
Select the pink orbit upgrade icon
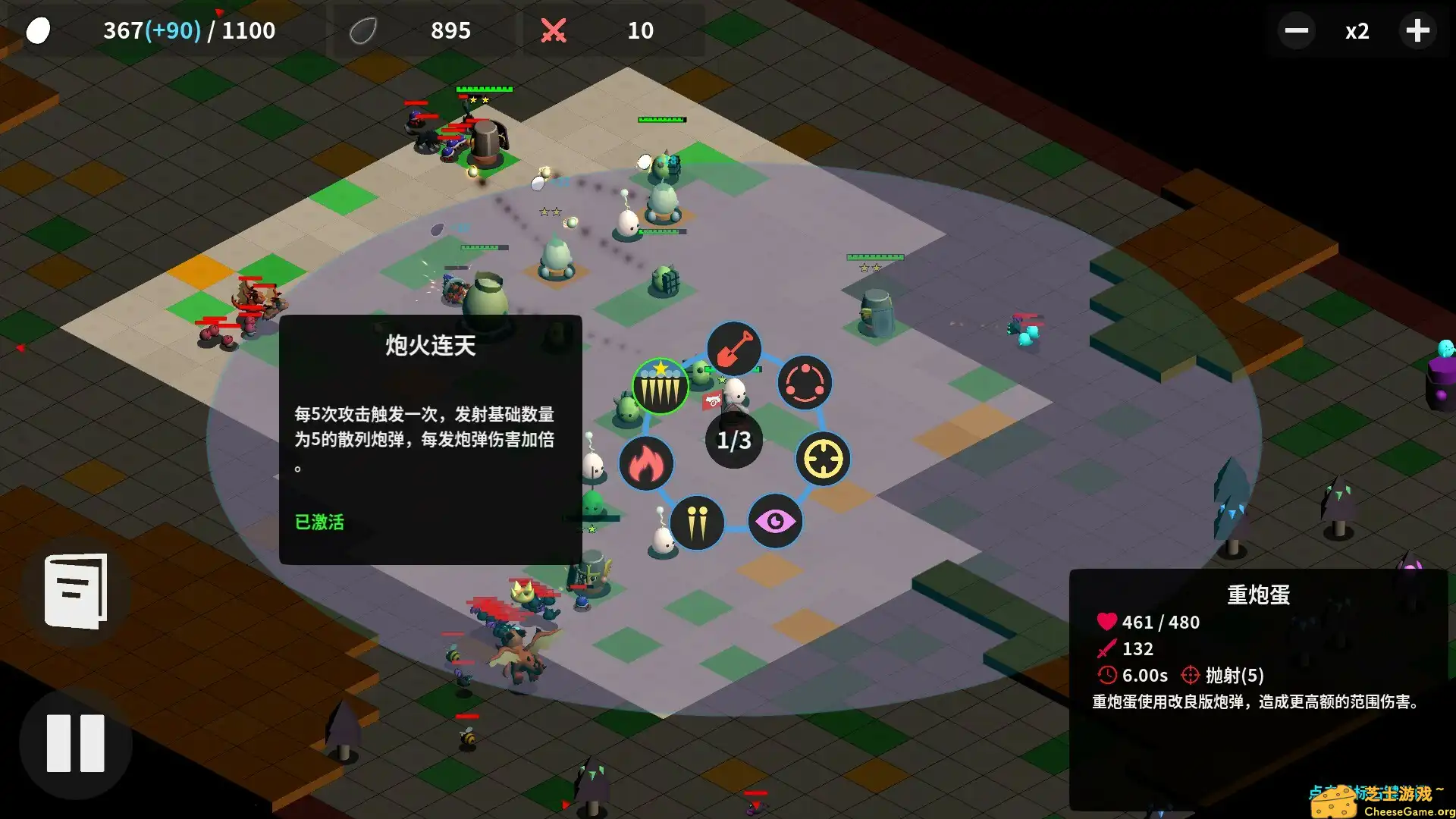click(x=804, y=384)
